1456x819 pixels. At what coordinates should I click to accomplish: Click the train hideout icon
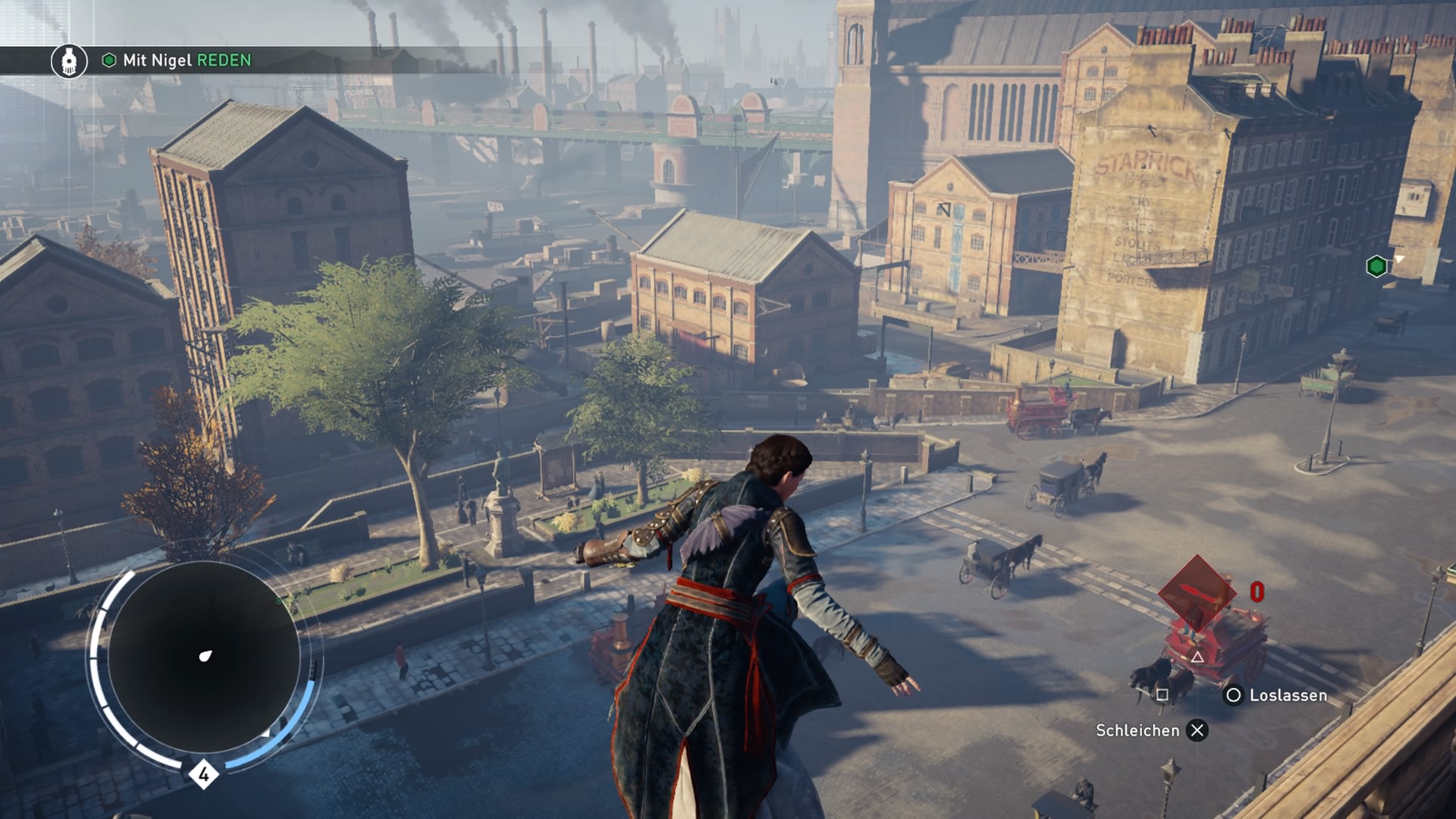[x=69, y=61]
